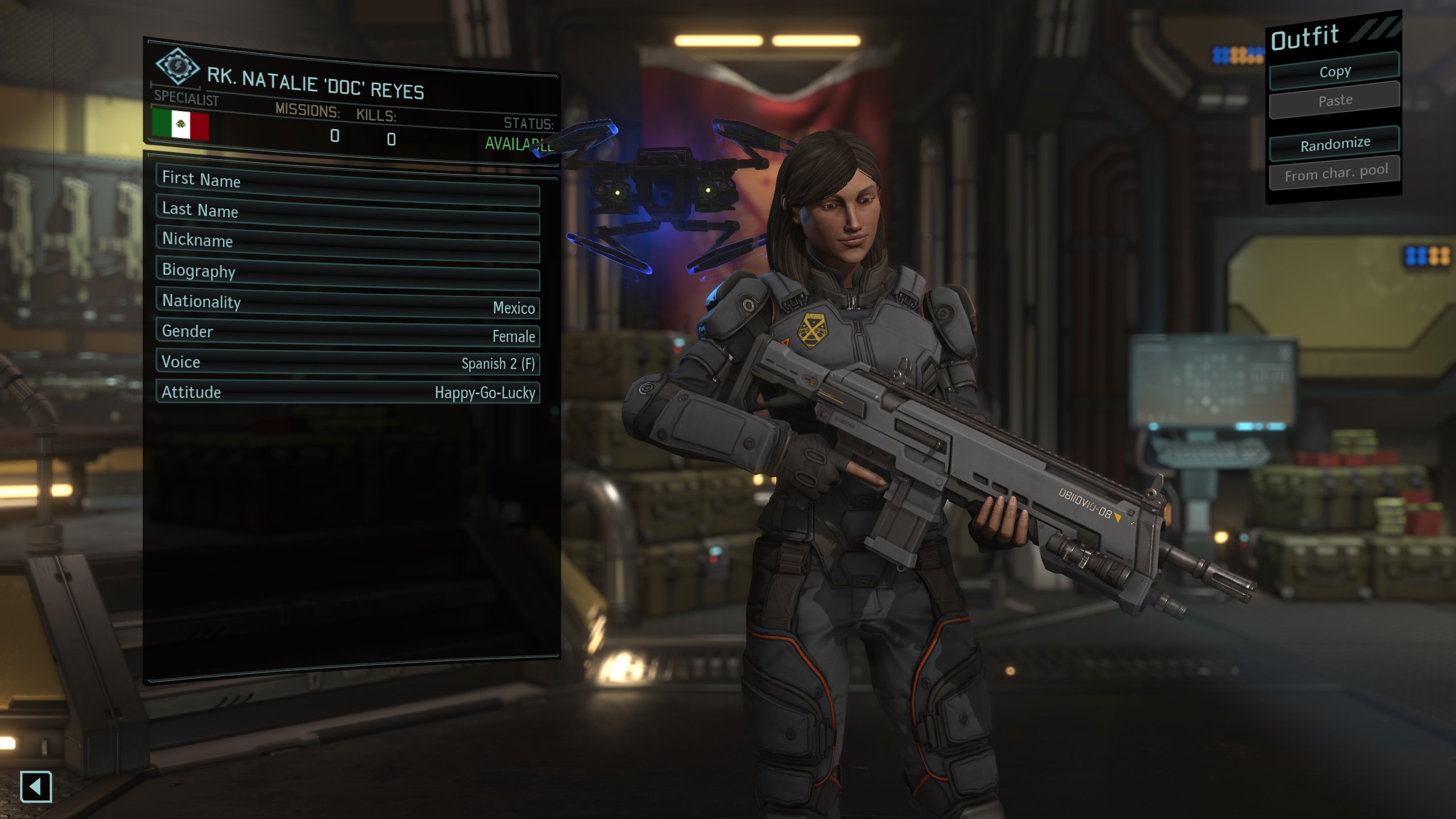
Task: Change the Happy-Go-Lucky Attitude
Action: click(x=348, y=392)
